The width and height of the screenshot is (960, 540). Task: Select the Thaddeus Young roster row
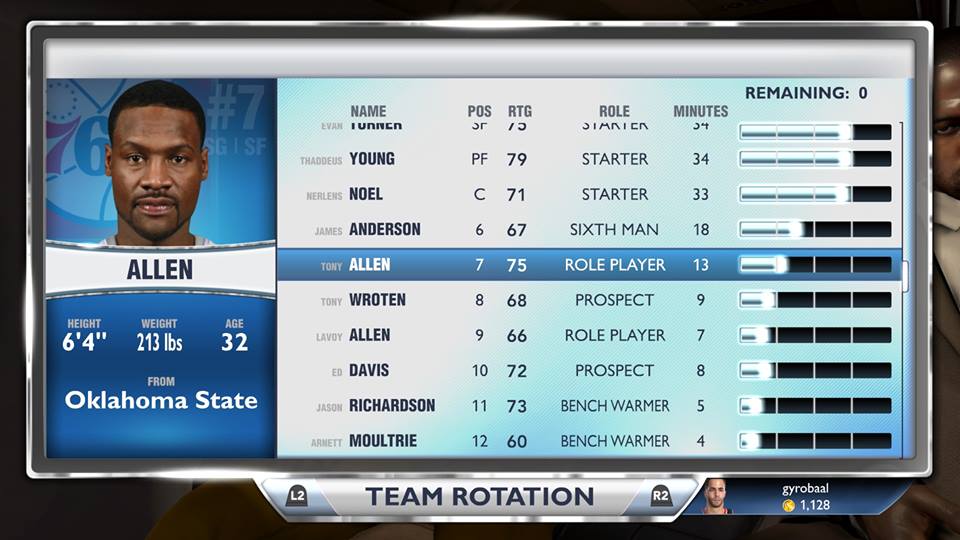pyautogui.click(x=590, y=159)
